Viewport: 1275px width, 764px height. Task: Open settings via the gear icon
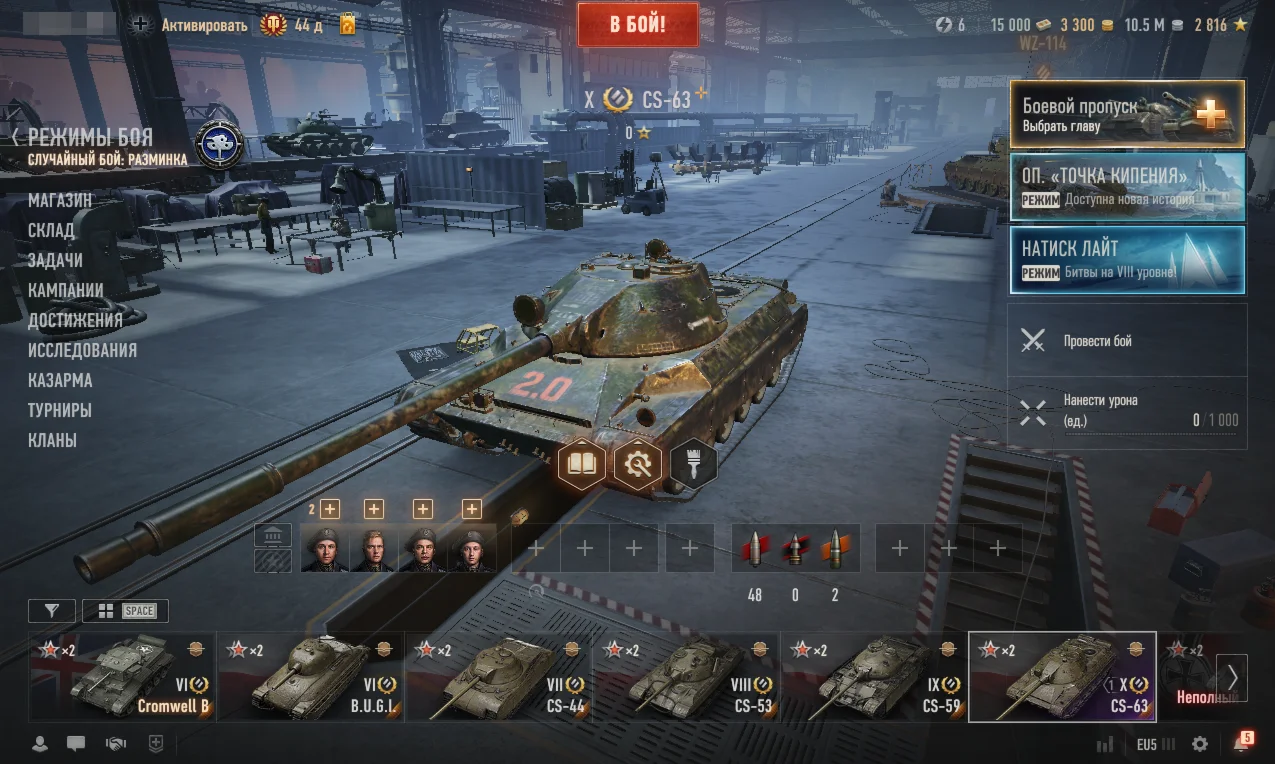coord(1200,744)
